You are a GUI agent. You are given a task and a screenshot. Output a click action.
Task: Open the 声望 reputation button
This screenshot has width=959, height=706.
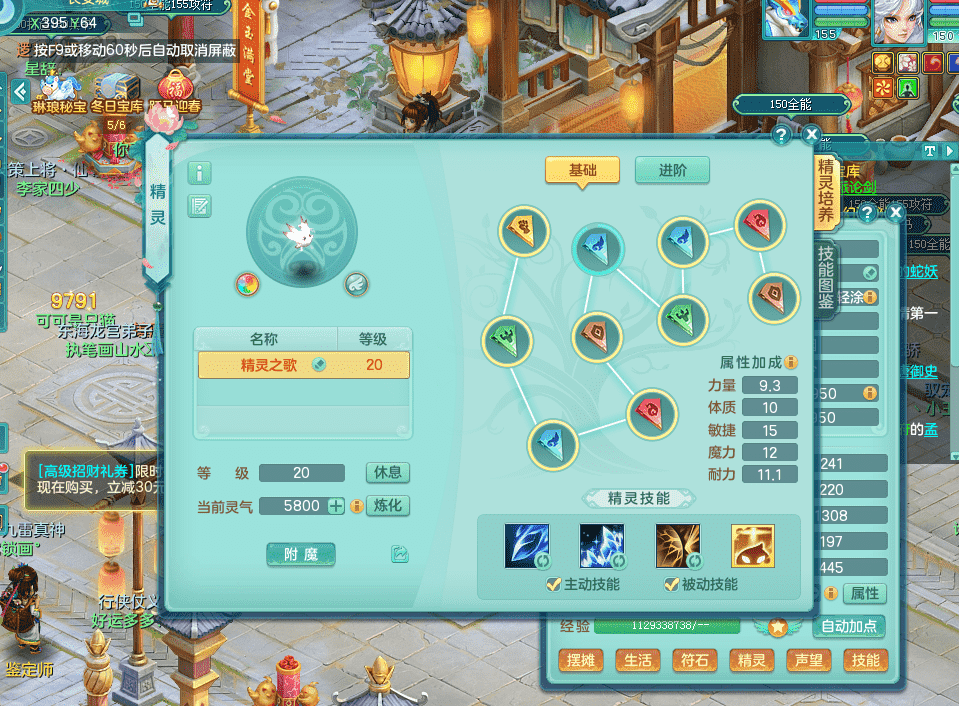tap(807, 661)
